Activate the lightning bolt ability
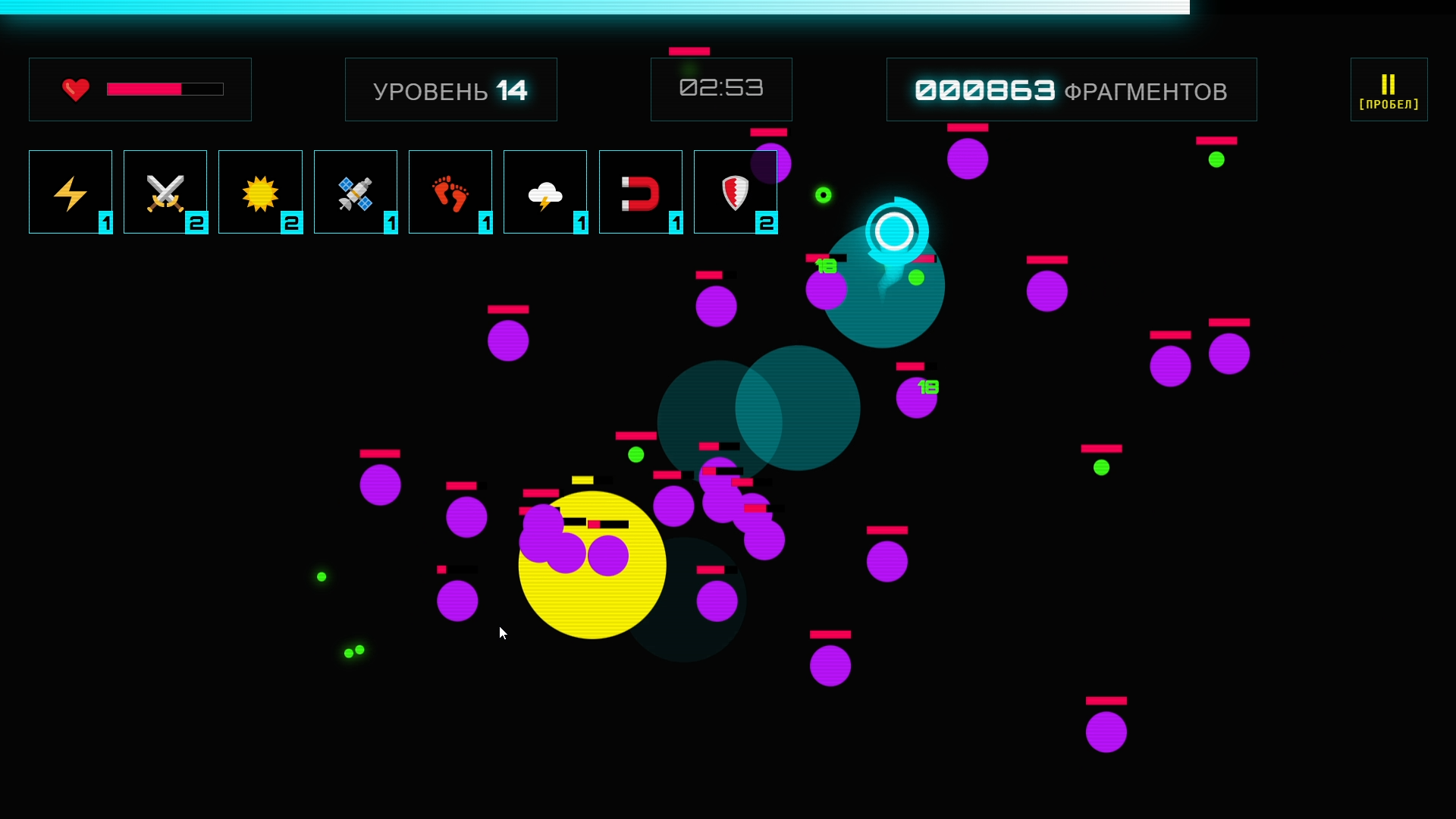The height and width of the screenshot is (819, 1456). (70, 191)
